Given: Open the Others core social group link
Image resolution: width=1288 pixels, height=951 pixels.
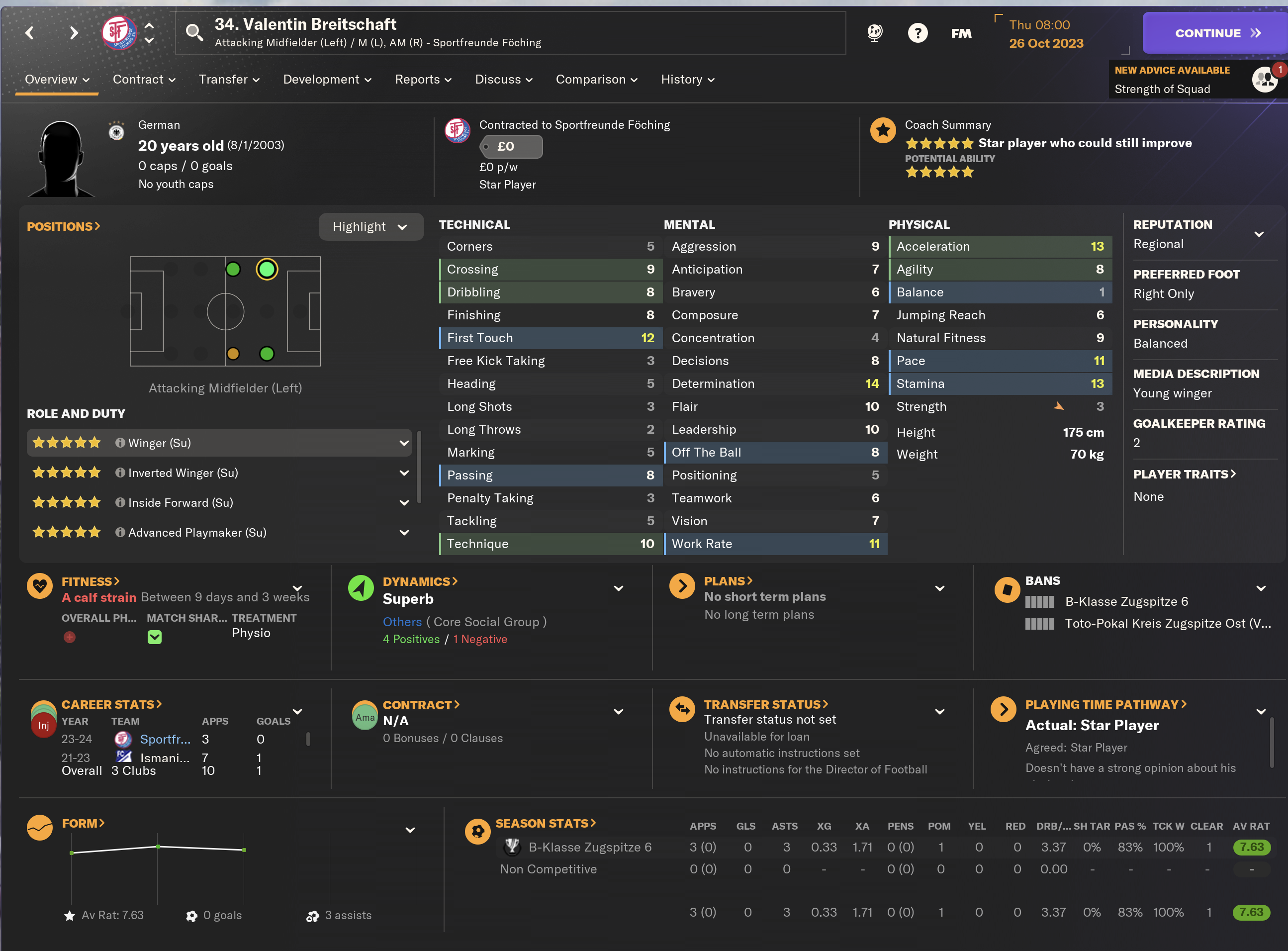Looking at the screenshot, I should click(402, 622).
